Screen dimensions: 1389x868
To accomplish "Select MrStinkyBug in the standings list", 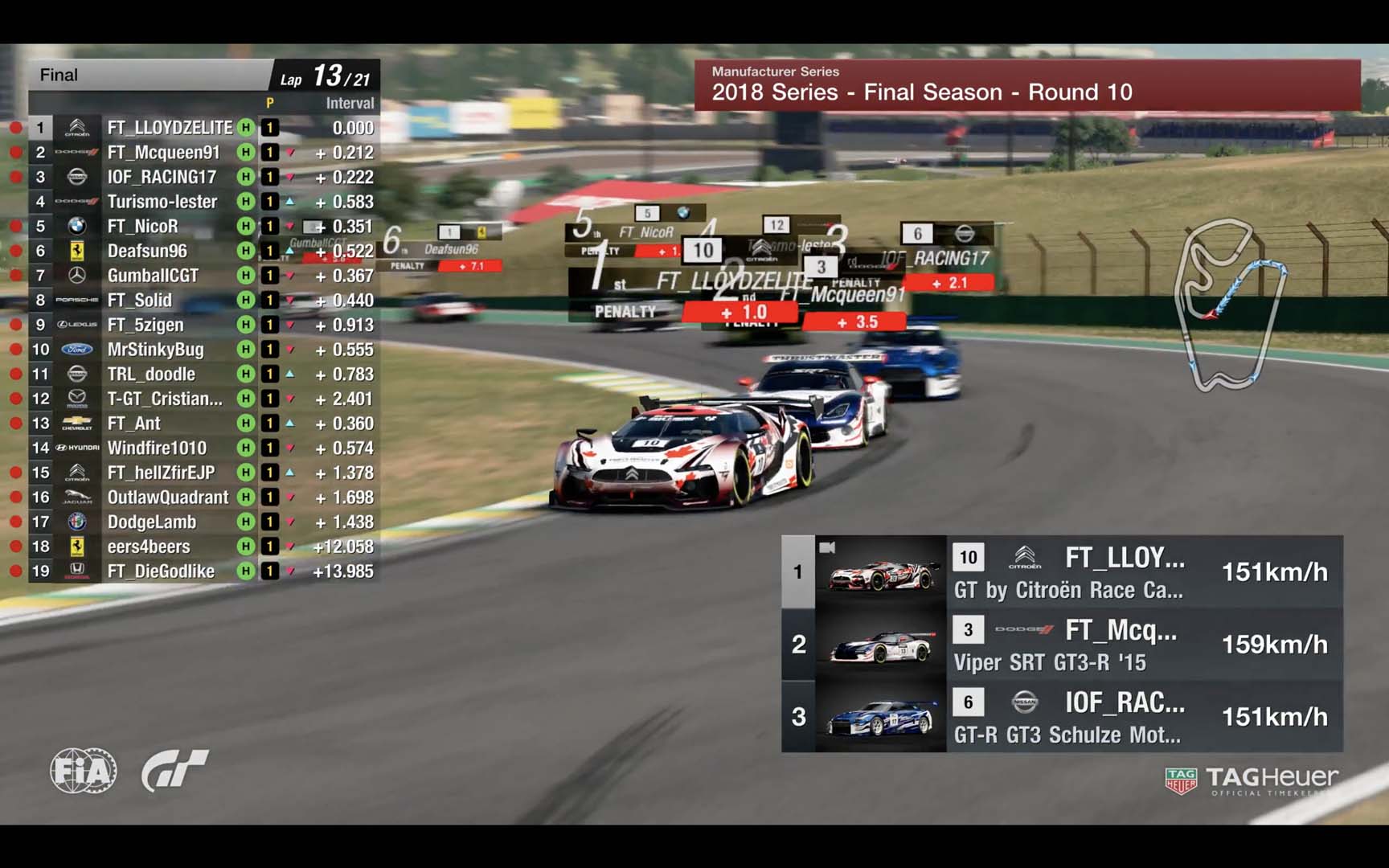I will pyautogui.click(x=156, y=350).
